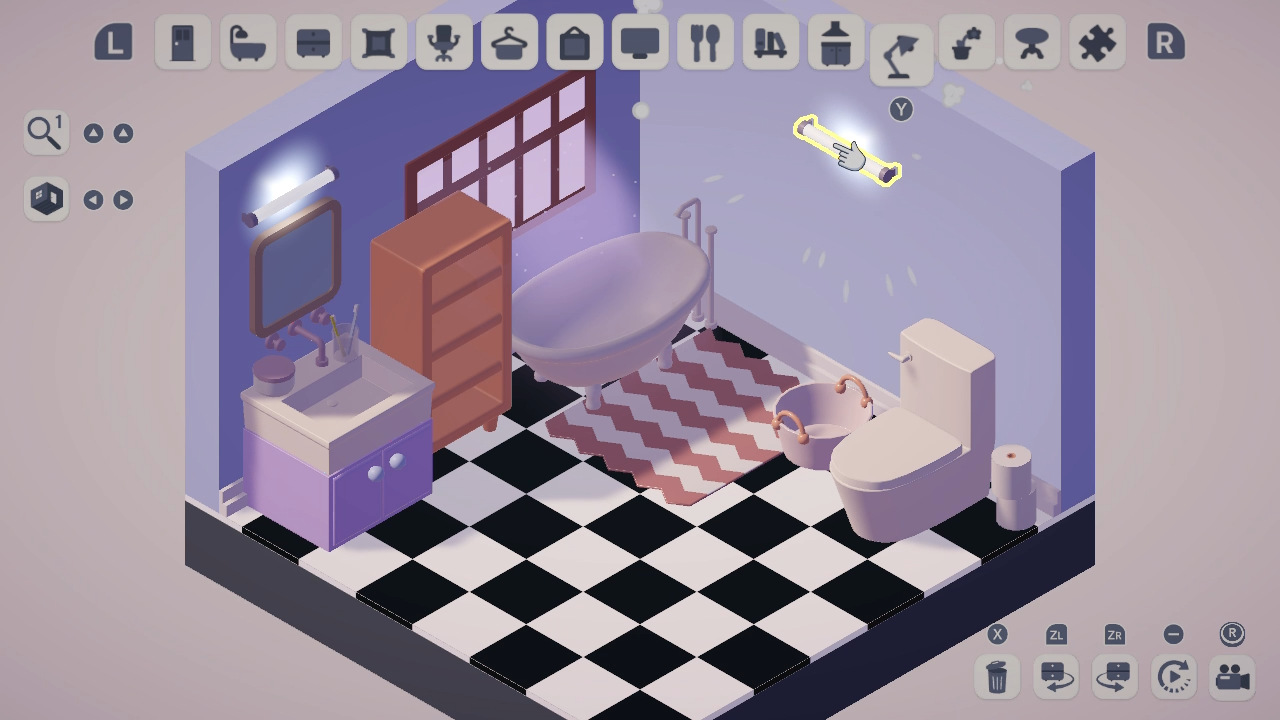Toggle the zoom magnifier tool

[44, 131]
